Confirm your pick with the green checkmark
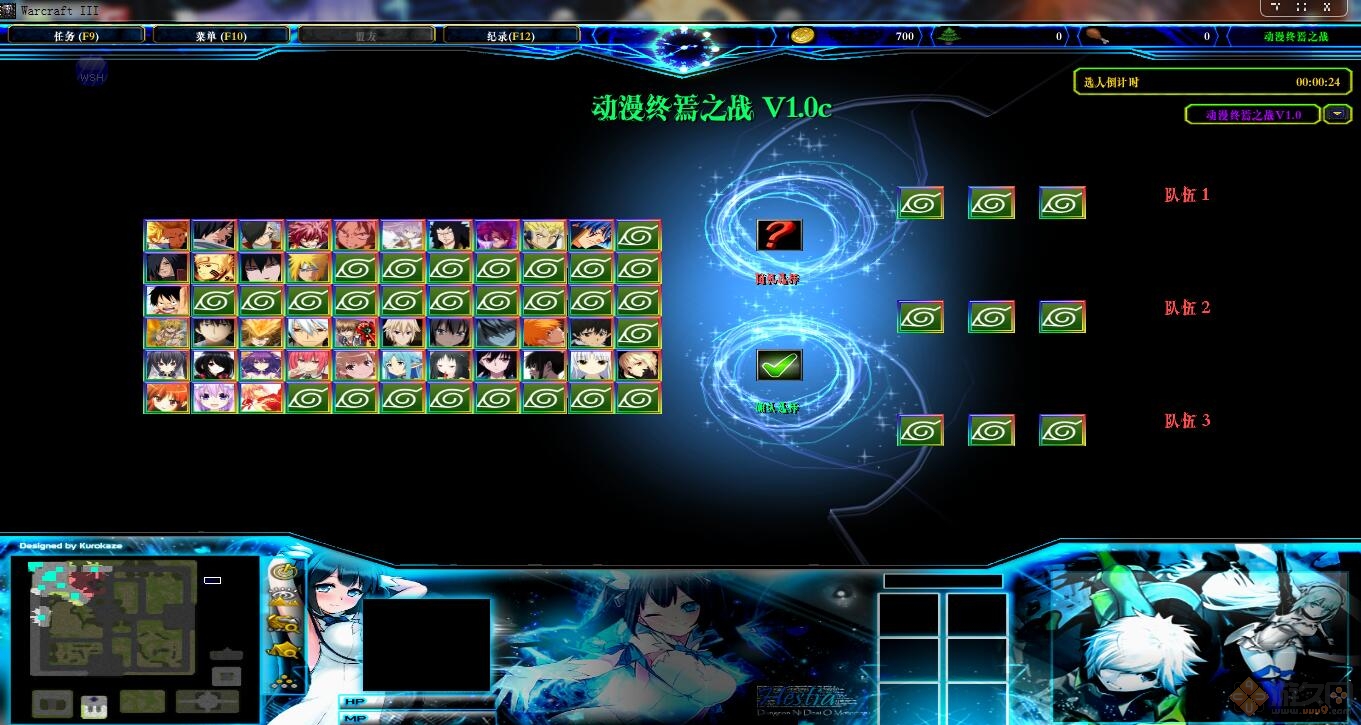Screen dimensions: 1361x725 click(x=779, y=365)
